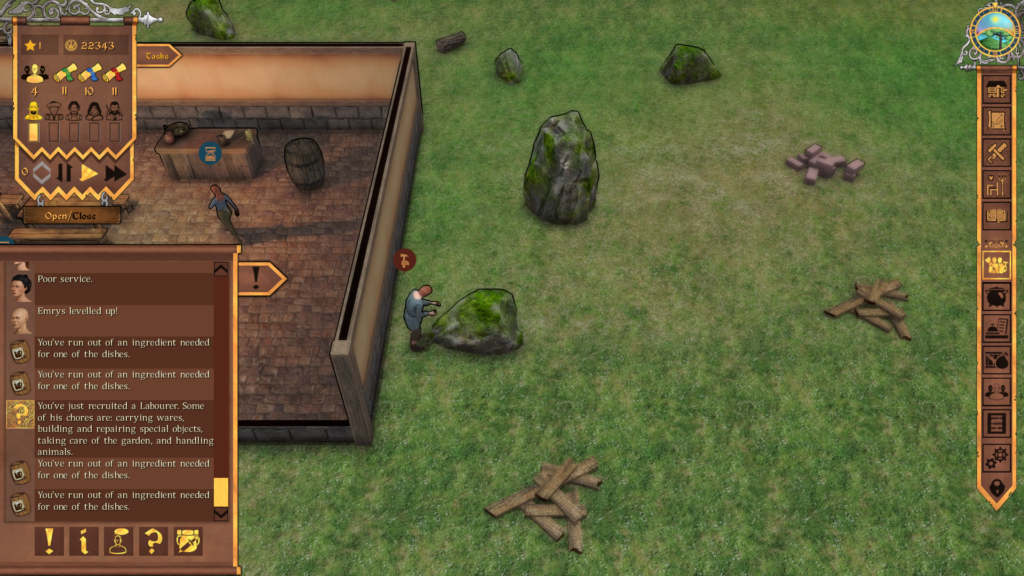Collapse the message log with the exclamation tab
Viewport: 1024px width, 576px height.
(258, 277)
